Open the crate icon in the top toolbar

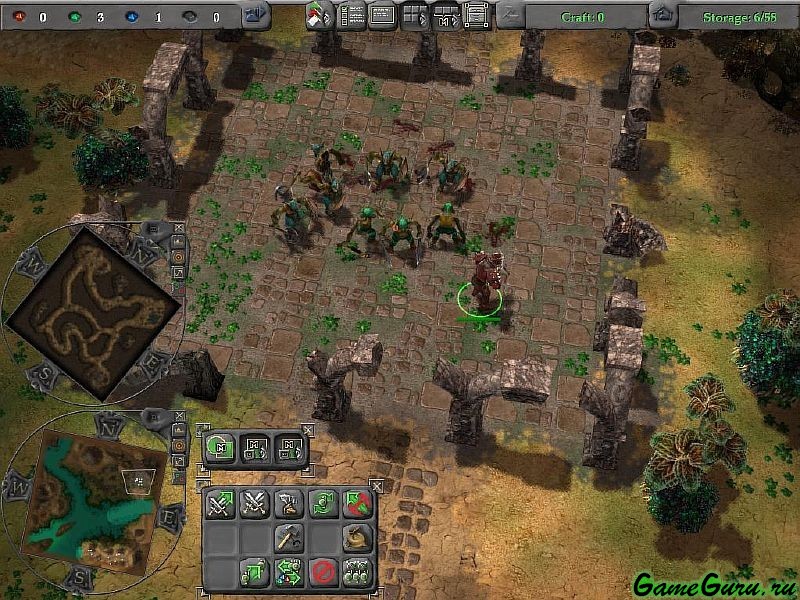477,15
